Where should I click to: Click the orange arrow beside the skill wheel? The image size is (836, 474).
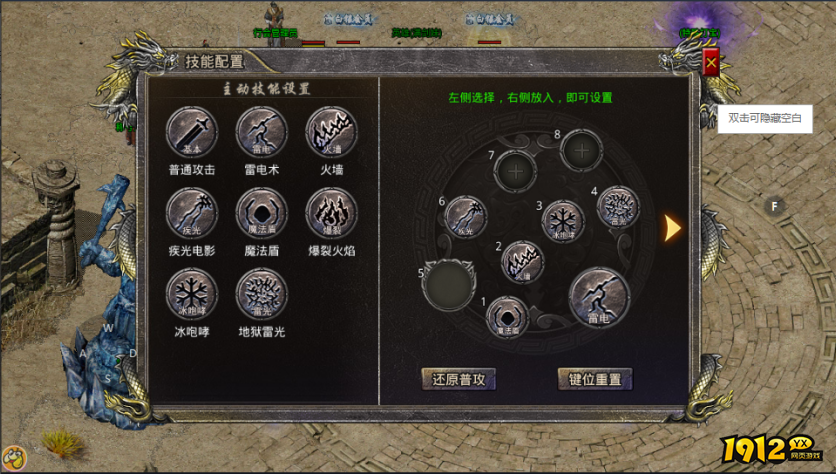click(x=673, y=228)
